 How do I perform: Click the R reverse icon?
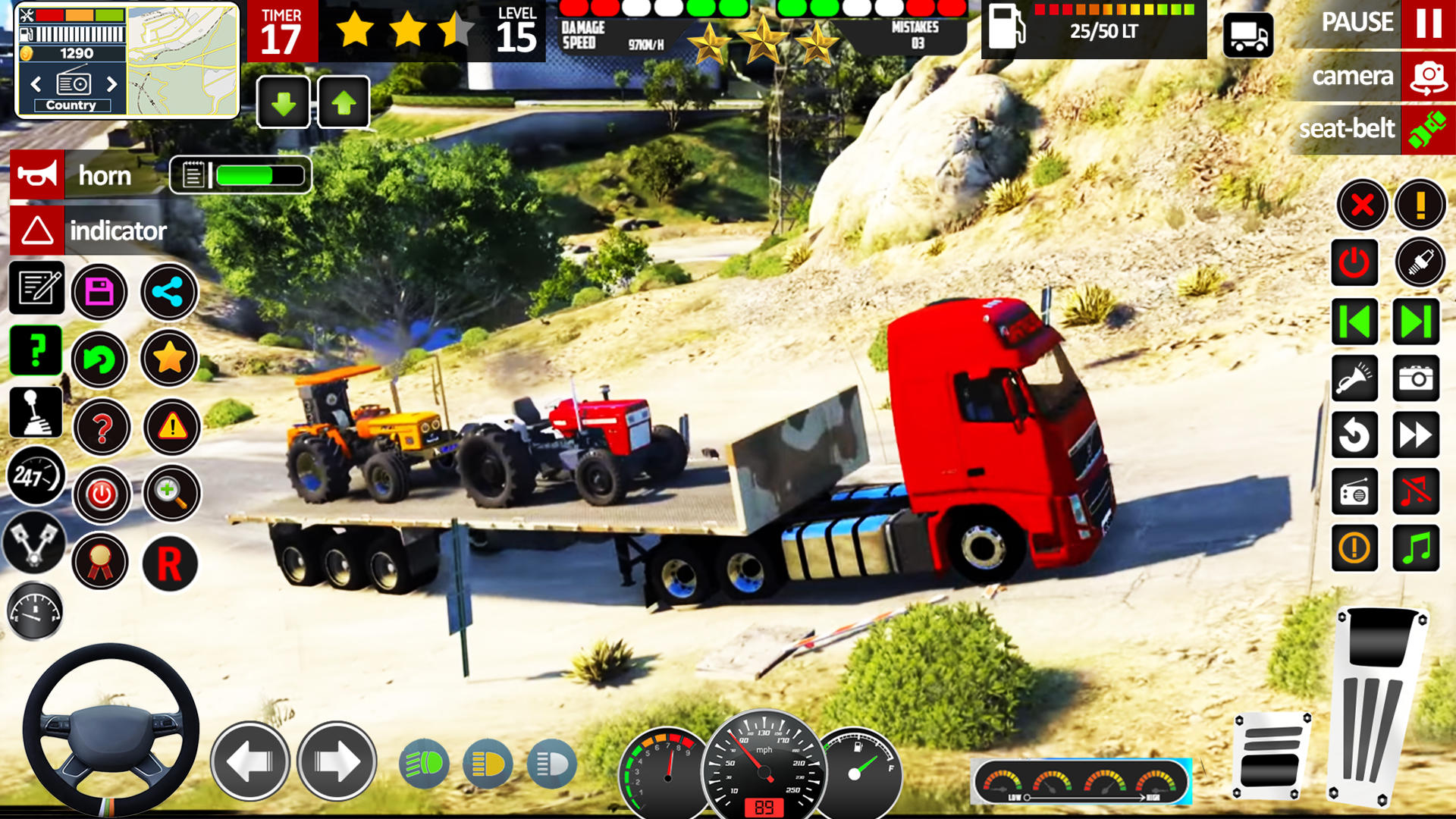tap(170, 564)
